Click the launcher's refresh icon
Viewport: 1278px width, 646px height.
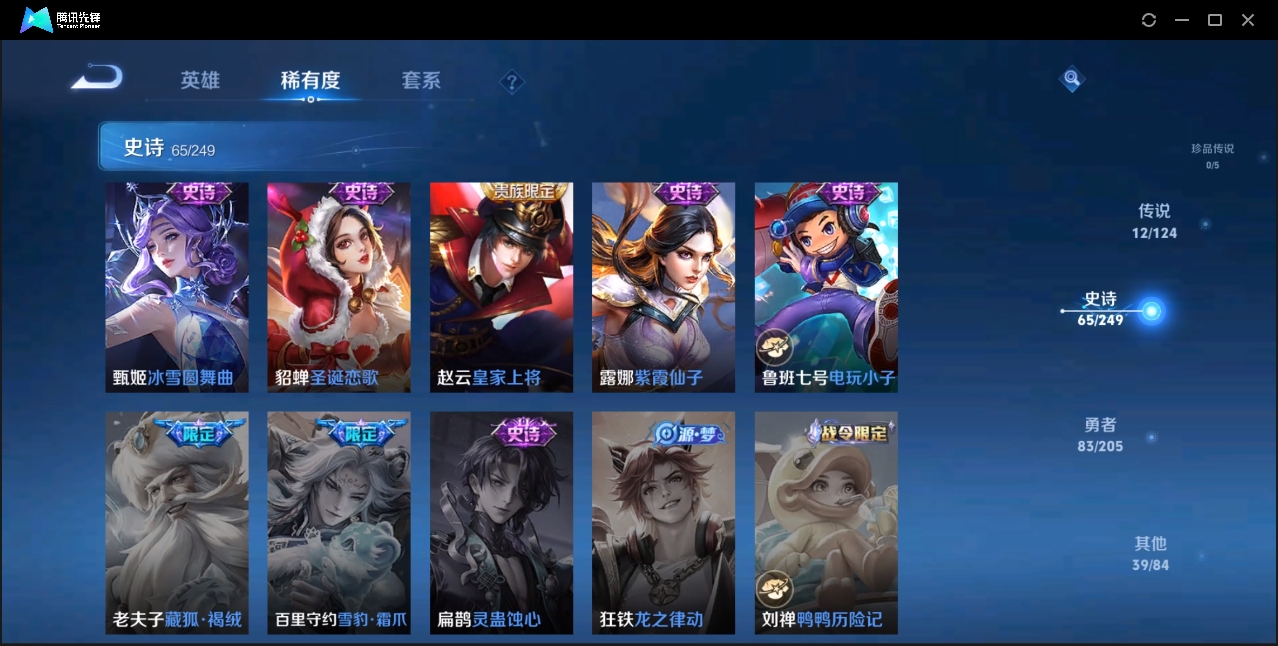(x=1149, y=20)
